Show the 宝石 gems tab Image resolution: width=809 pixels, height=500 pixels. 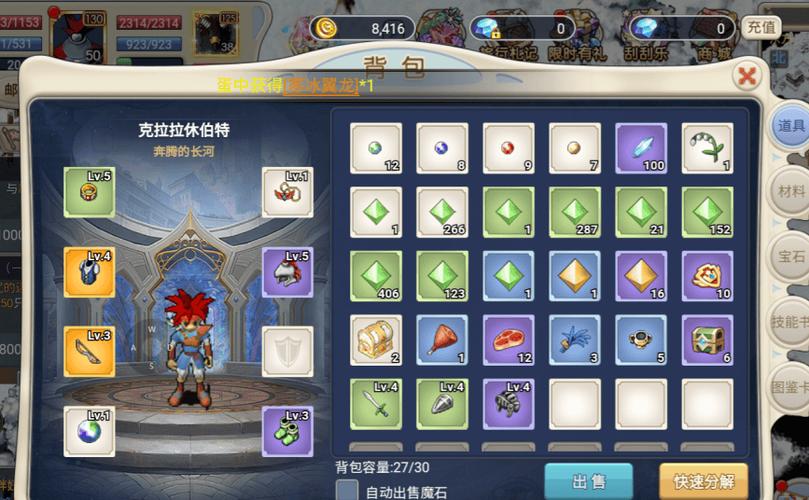[x=790, y=256]
